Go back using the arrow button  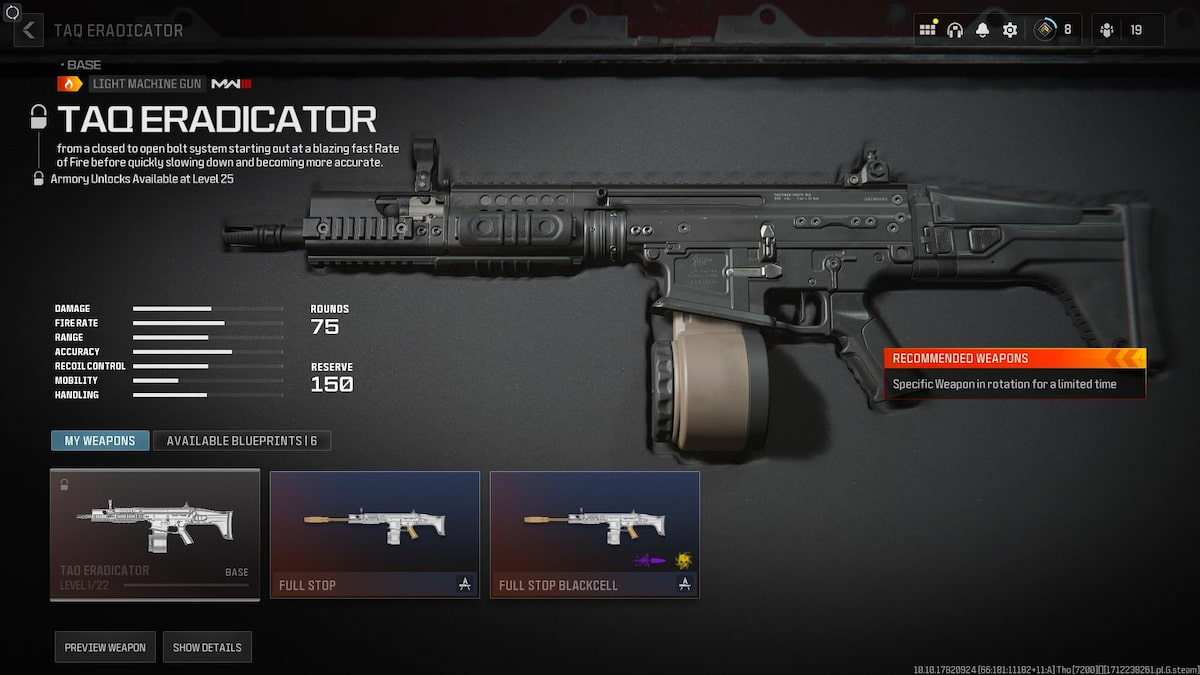[29, 30]
